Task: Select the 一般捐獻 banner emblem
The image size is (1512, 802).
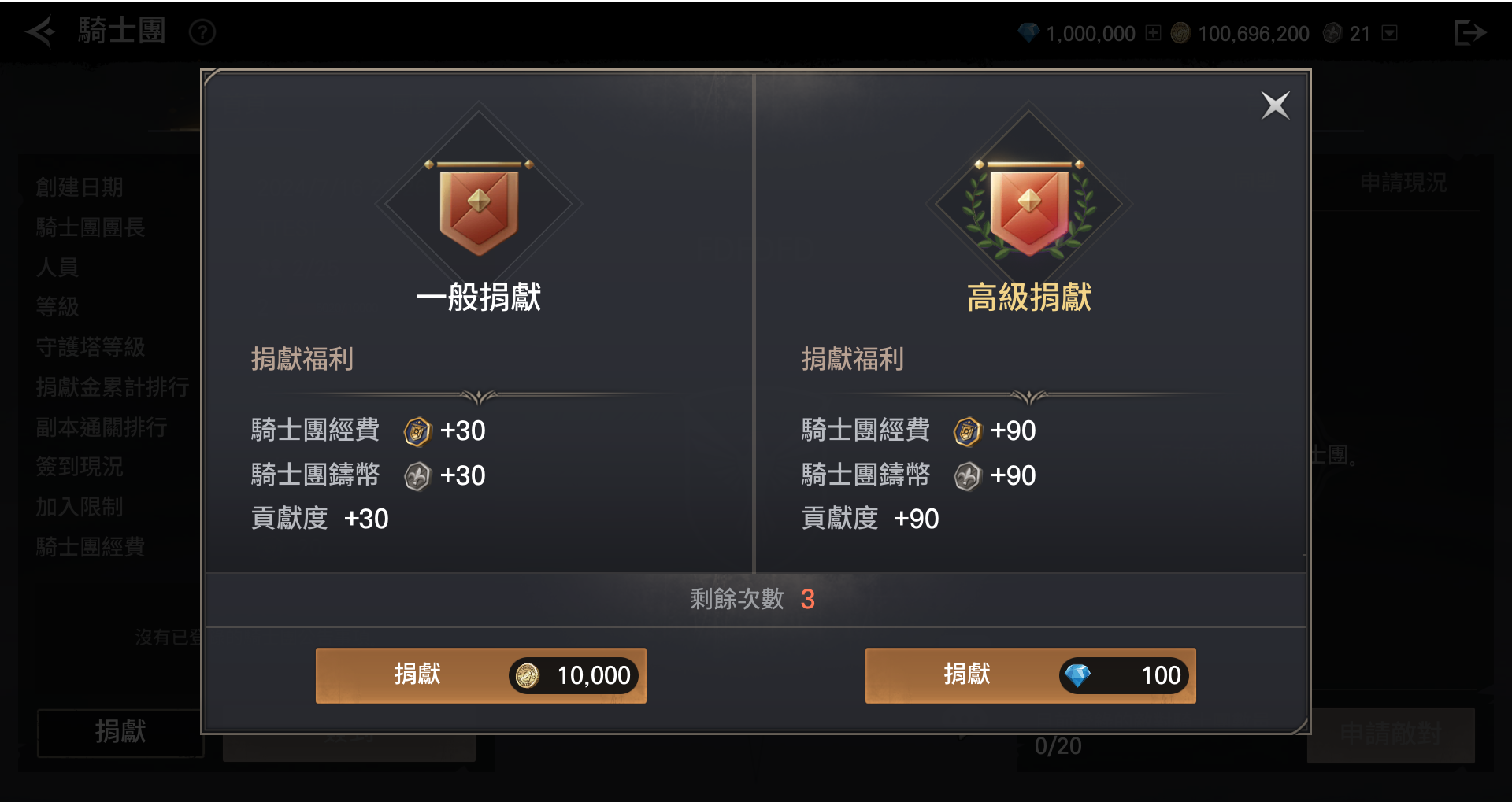Action: click(479, 206)
